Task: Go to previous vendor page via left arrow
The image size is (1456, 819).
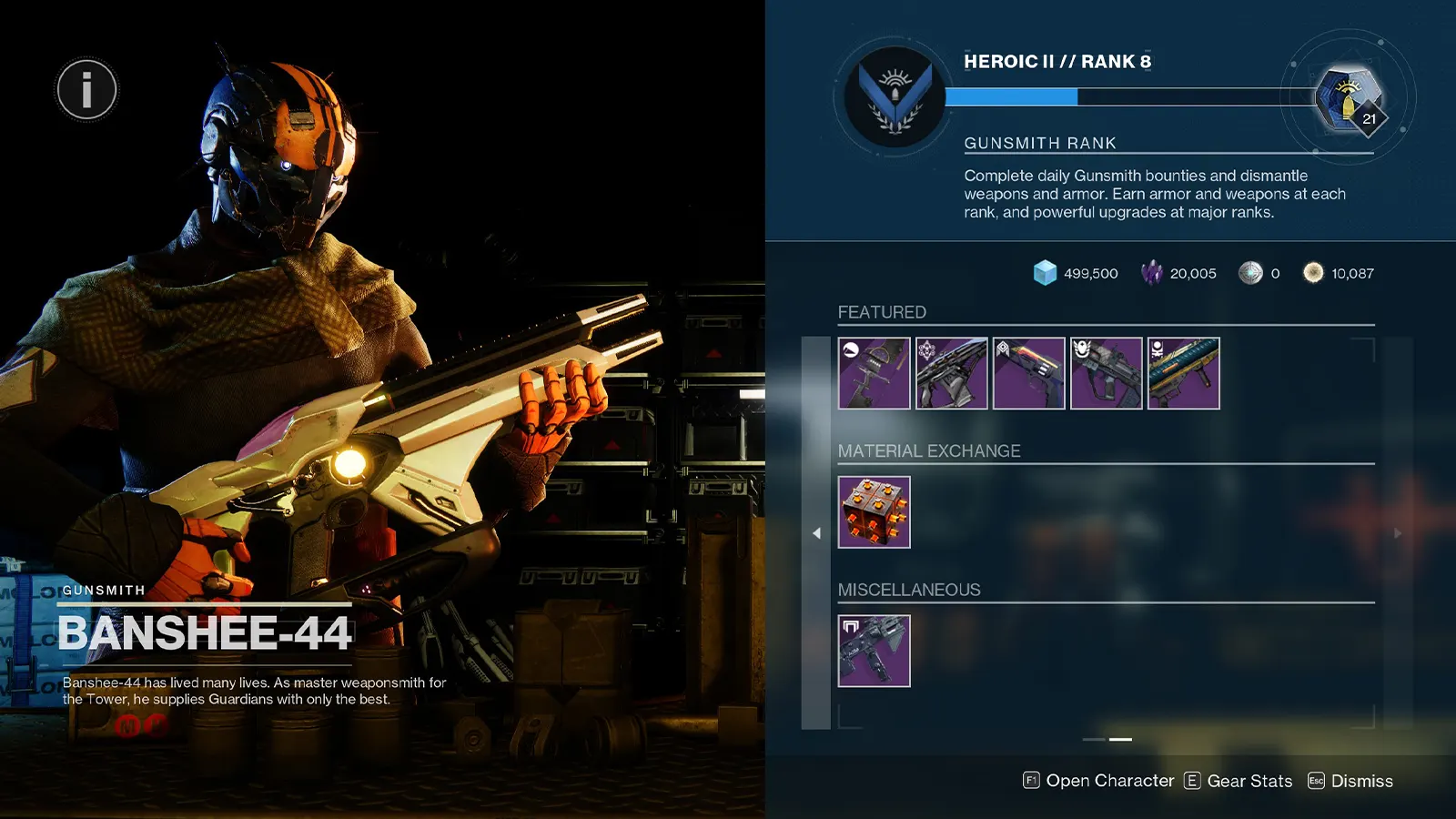Action: point(816,532)
